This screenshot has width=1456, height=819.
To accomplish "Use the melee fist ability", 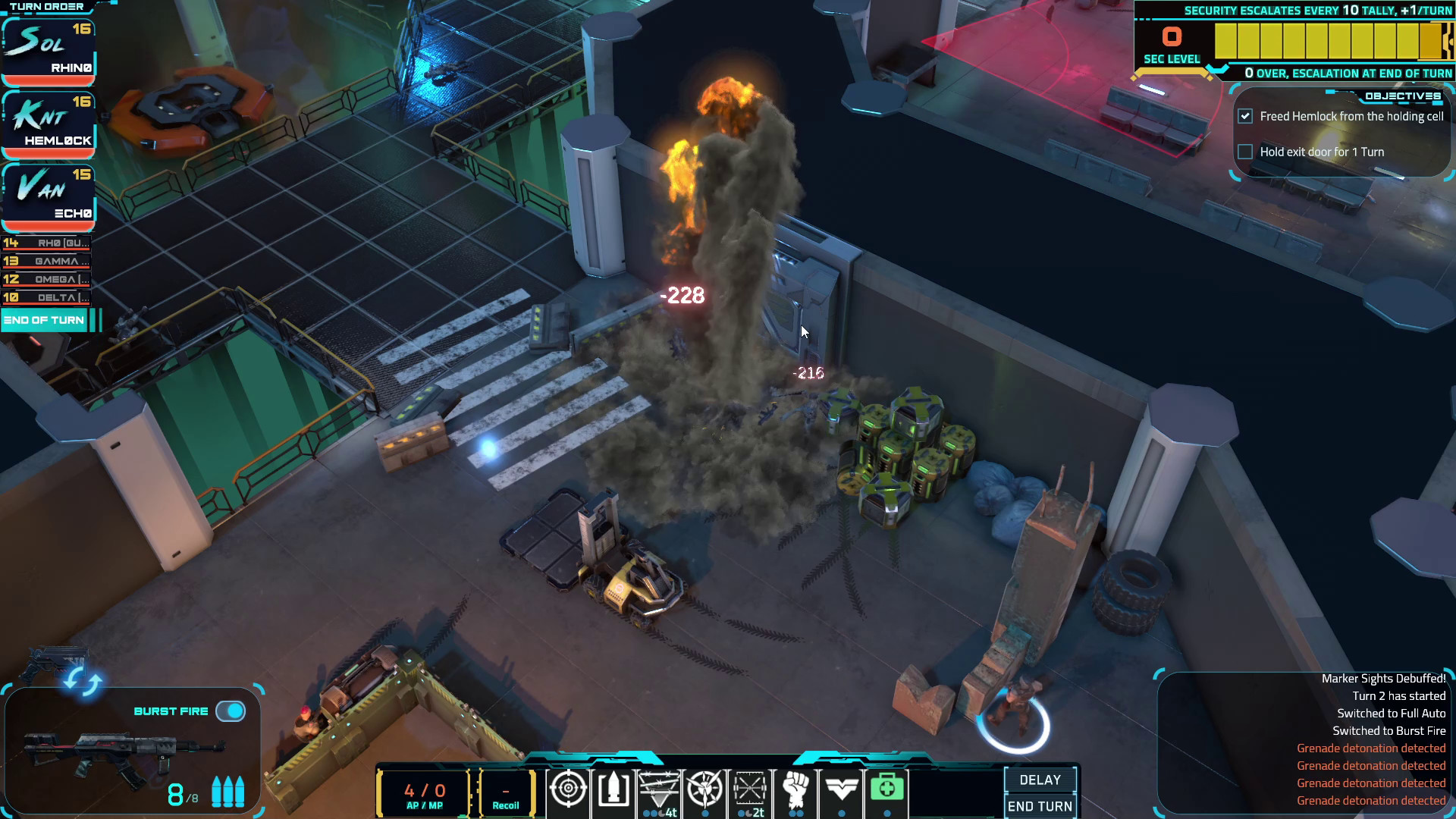I will coord(795,792).
